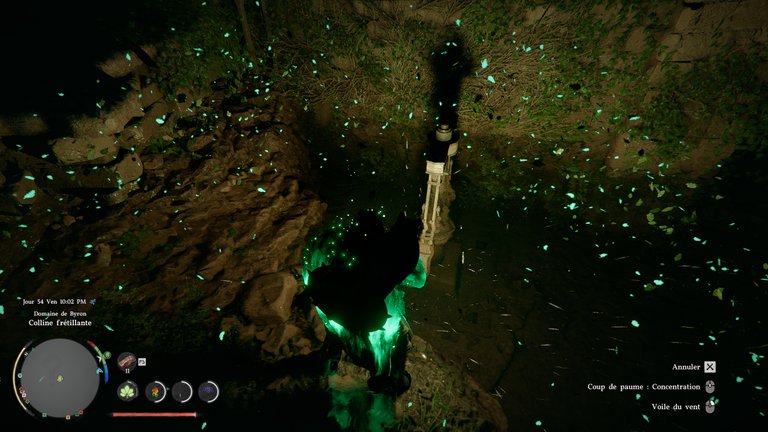Open the circular minimap
Viewport: 768px width, 432px height.
tap(59, 376)
